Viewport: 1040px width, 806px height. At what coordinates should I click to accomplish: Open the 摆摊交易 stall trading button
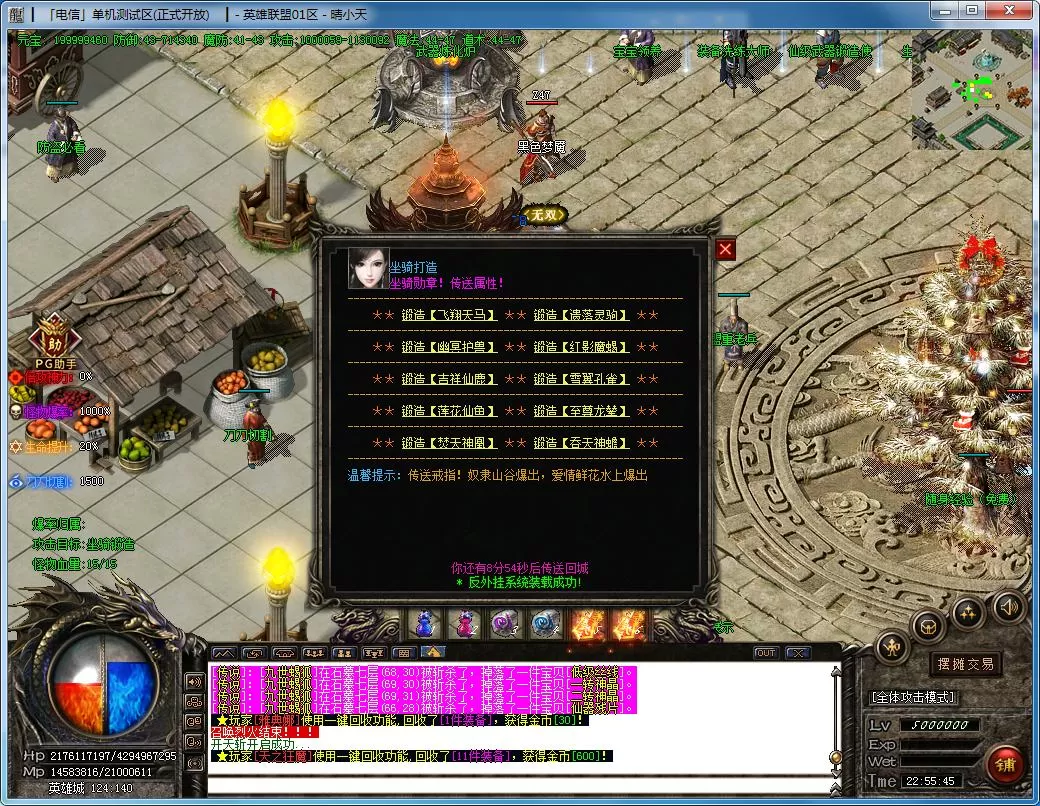click(x=964, y=664)
